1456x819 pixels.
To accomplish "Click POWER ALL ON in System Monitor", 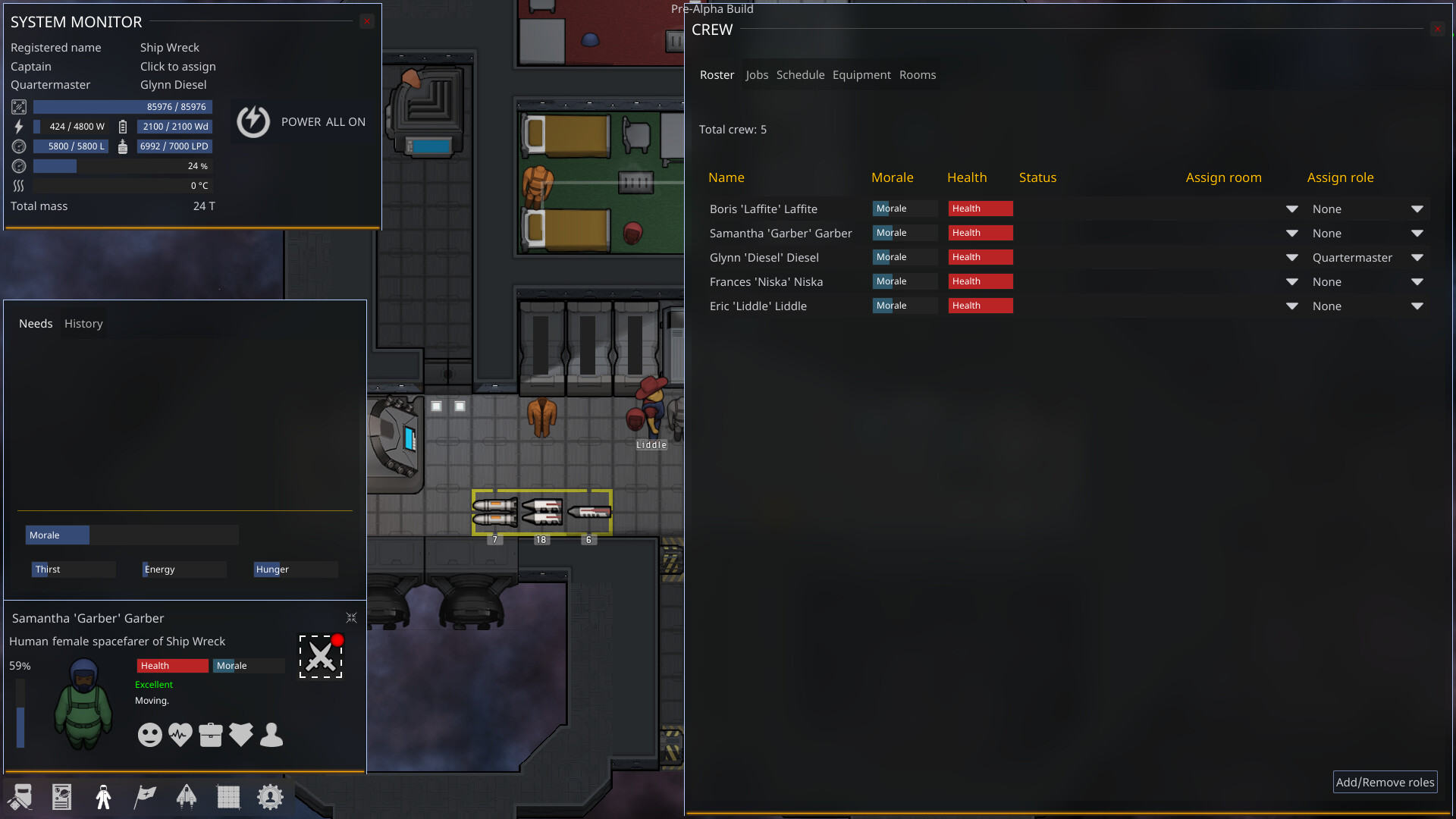I will 302,121.
